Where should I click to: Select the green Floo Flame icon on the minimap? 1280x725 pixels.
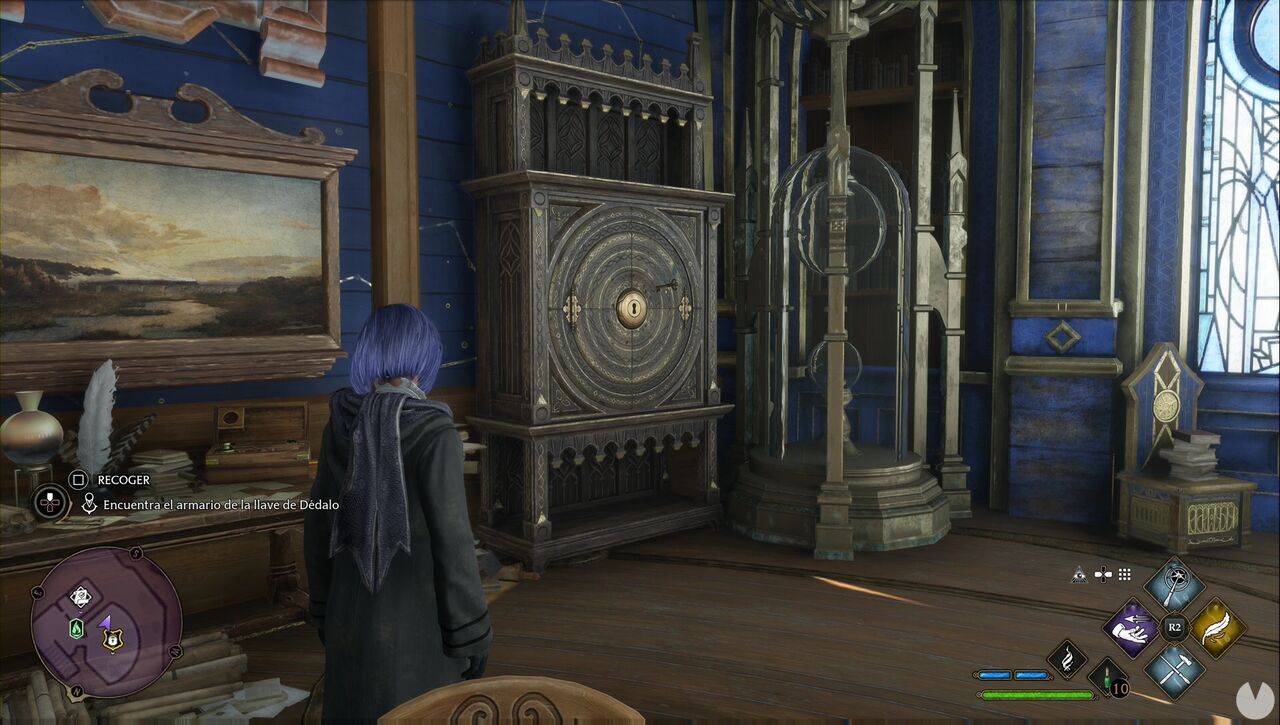click(76, 627)
